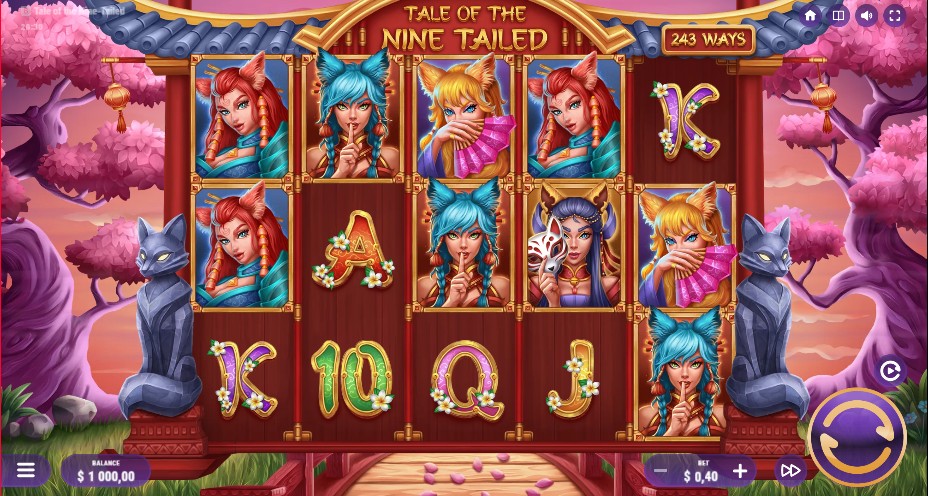Image resolution: width=928 pixels, height=496 pixels.
Task: Go to the home lobby
Action: coord(811,15)
